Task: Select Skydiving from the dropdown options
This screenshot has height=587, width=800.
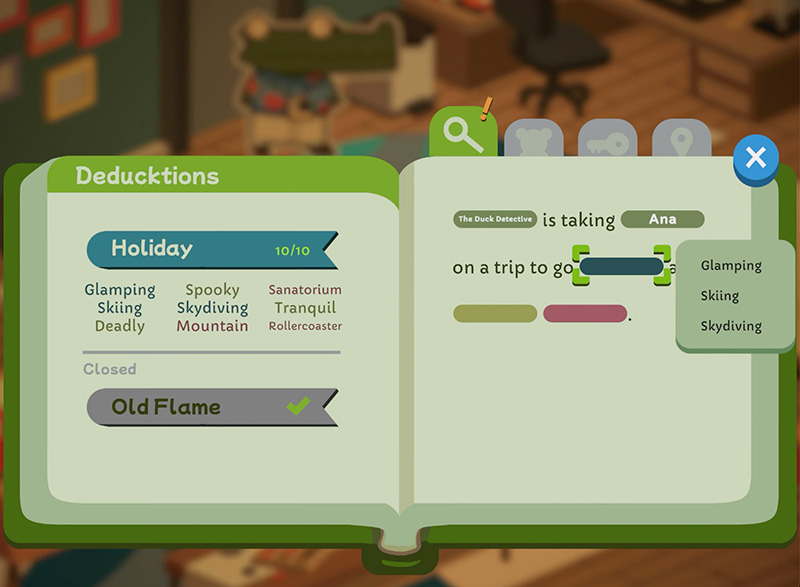Action: tap(731, 326)
